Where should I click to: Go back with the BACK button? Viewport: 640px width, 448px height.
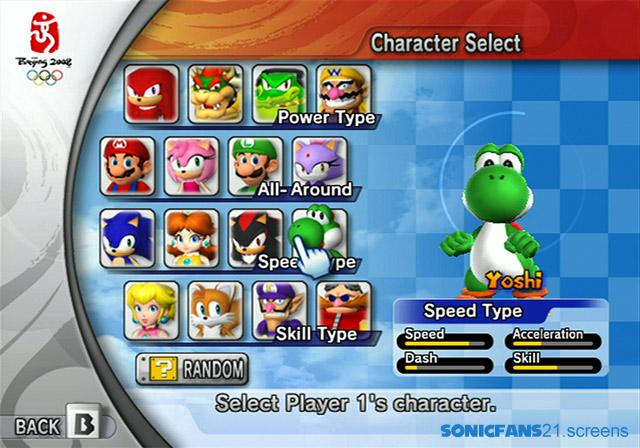point(55,426)
